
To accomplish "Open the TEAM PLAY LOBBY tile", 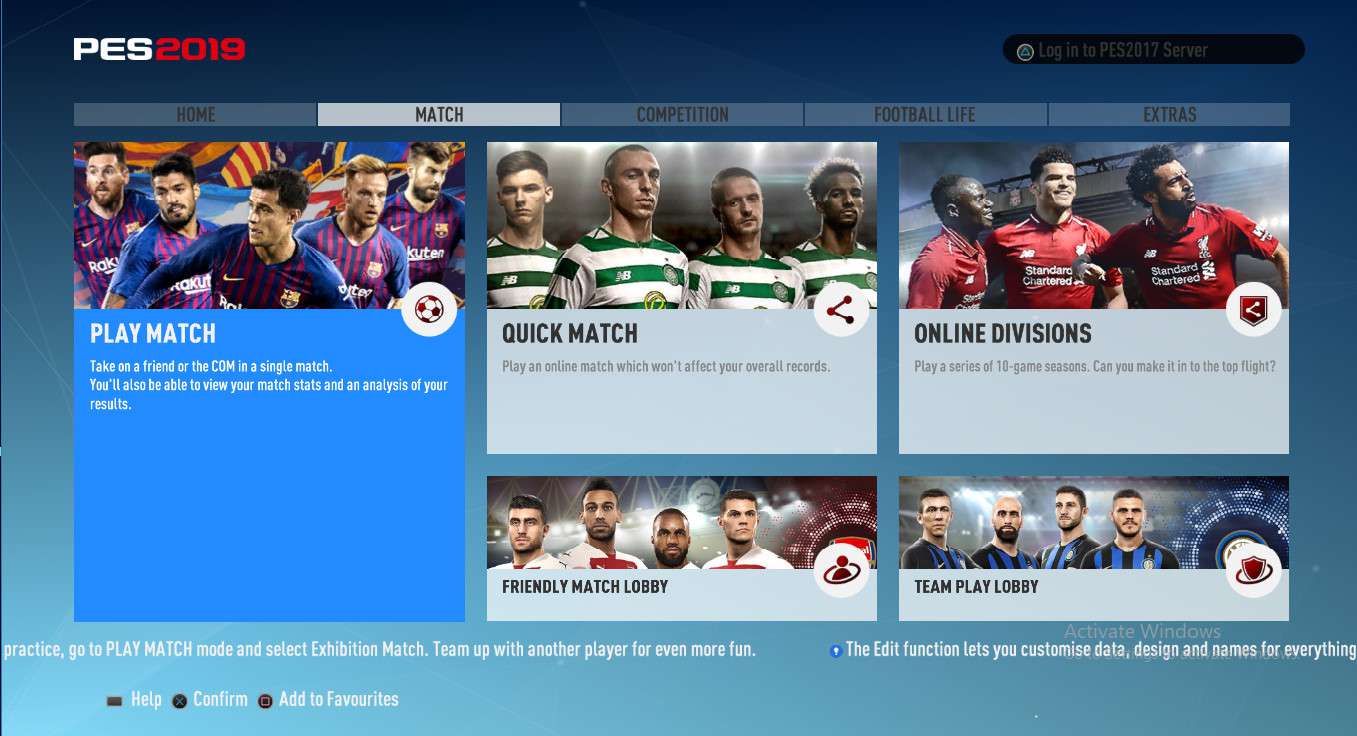I will [1093, 548].
